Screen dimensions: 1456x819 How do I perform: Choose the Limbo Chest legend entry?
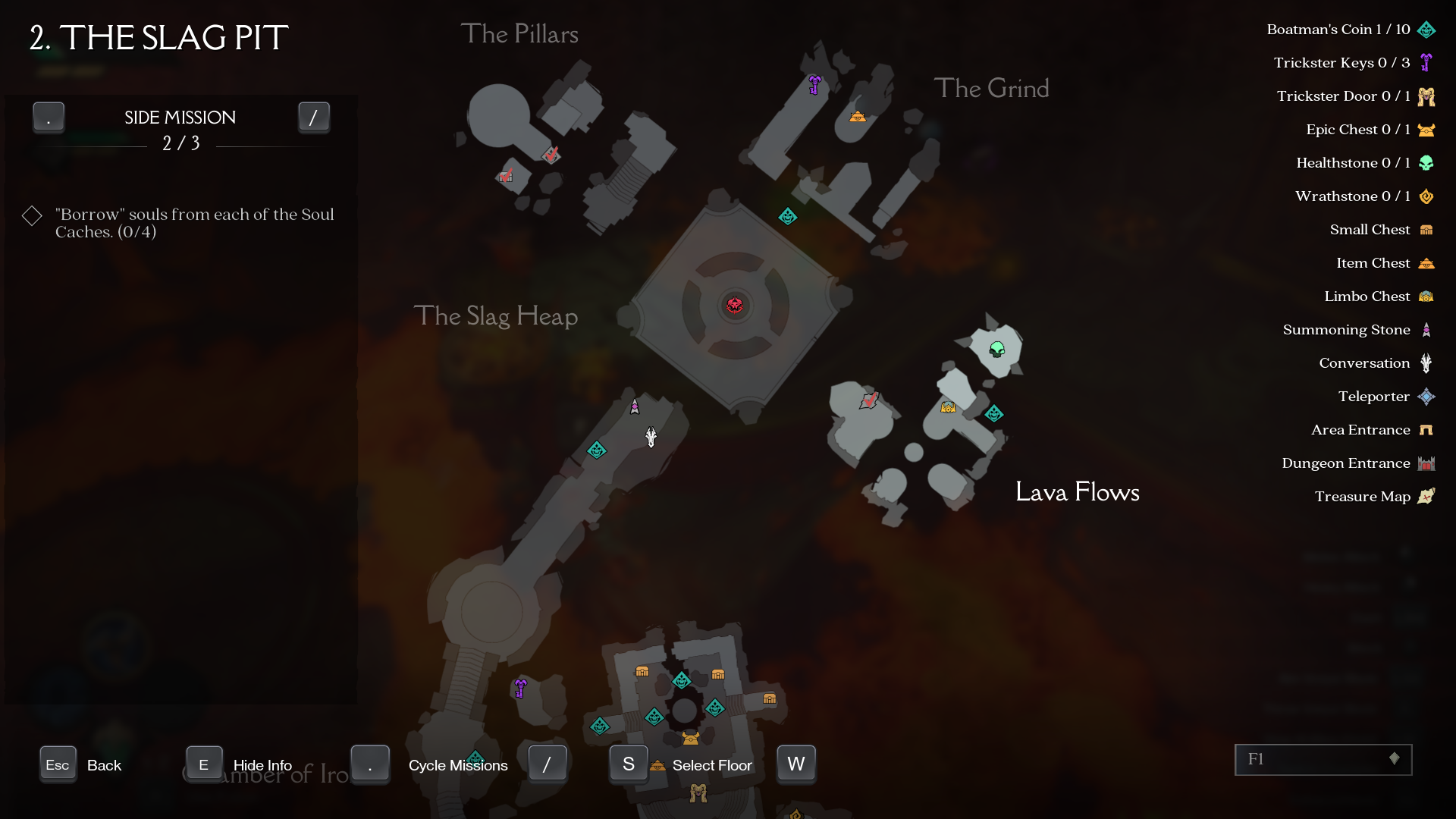pos(1378,297)
